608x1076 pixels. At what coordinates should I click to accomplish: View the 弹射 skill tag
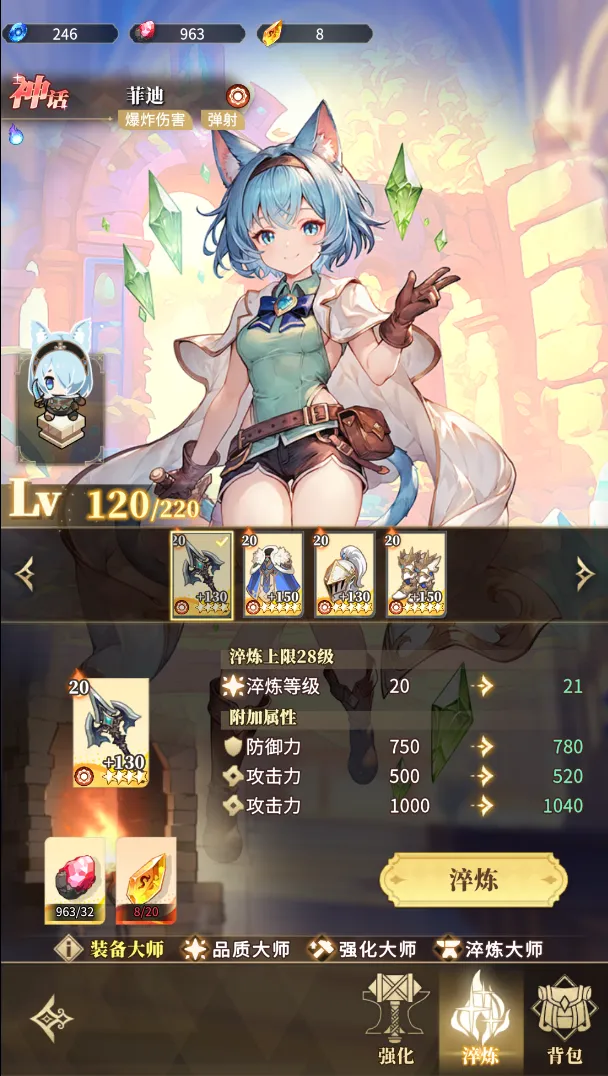[223, 120]
